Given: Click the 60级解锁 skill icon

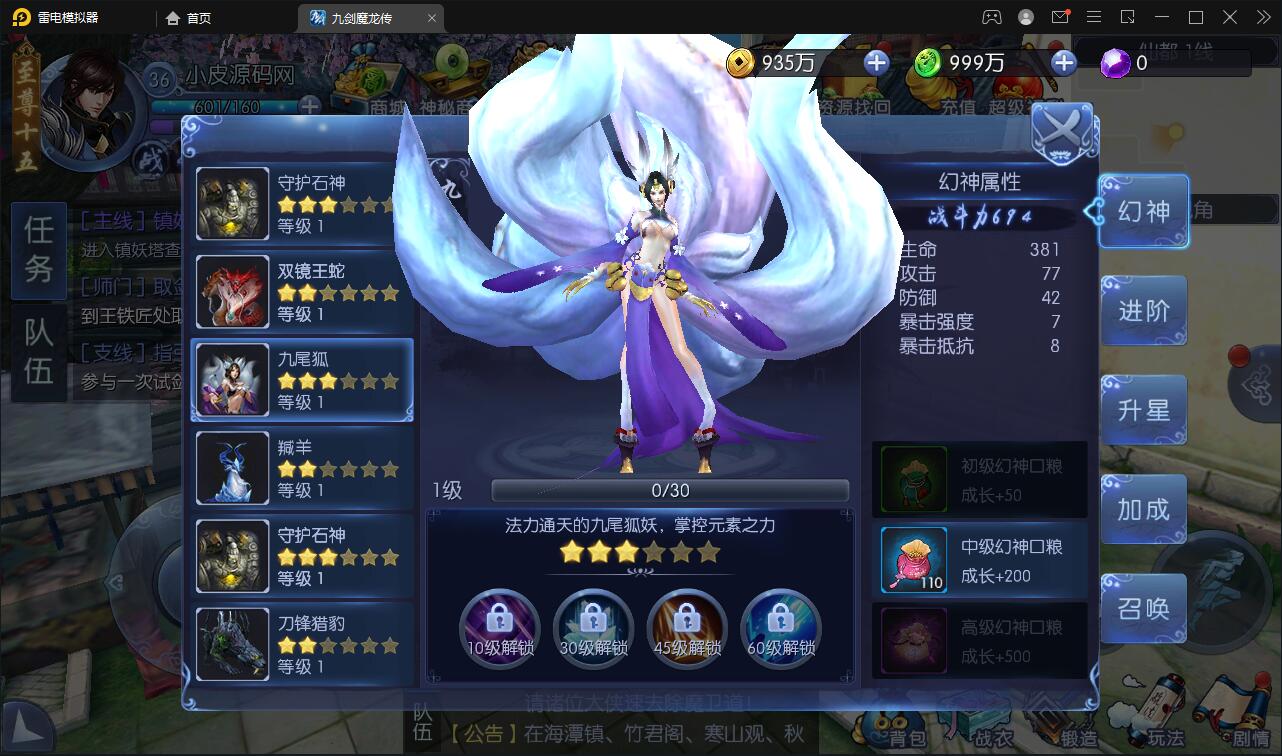Looking at the screenshot, I should (x=781, y=628).
